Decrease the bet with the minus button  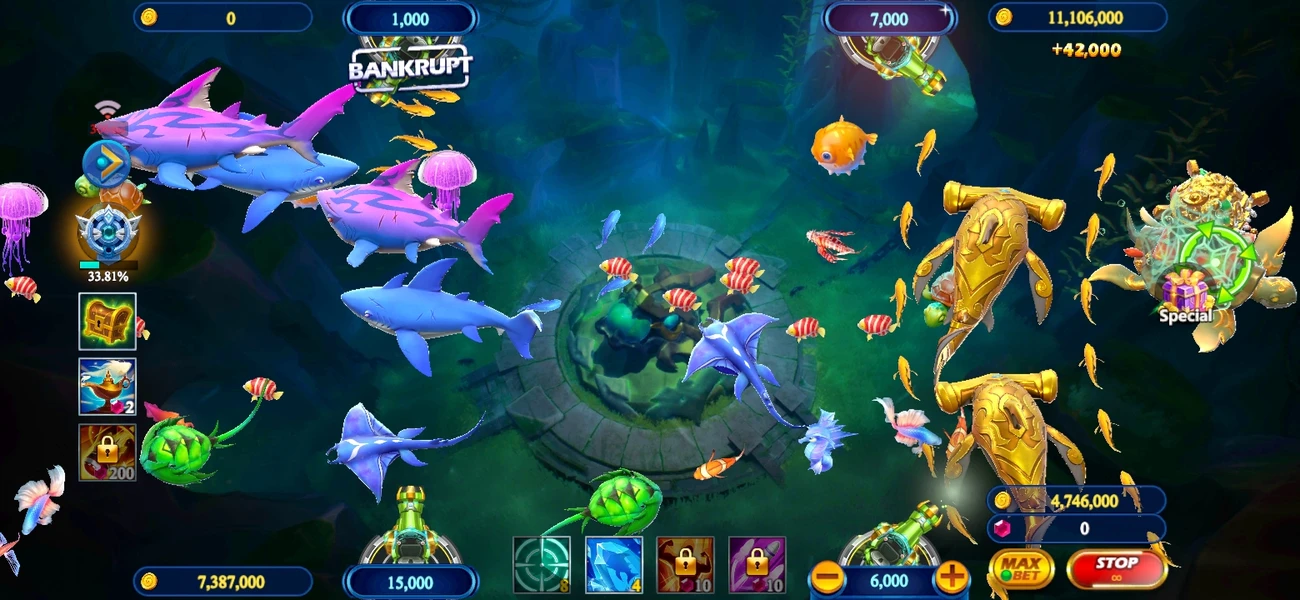tap(827, 577)
